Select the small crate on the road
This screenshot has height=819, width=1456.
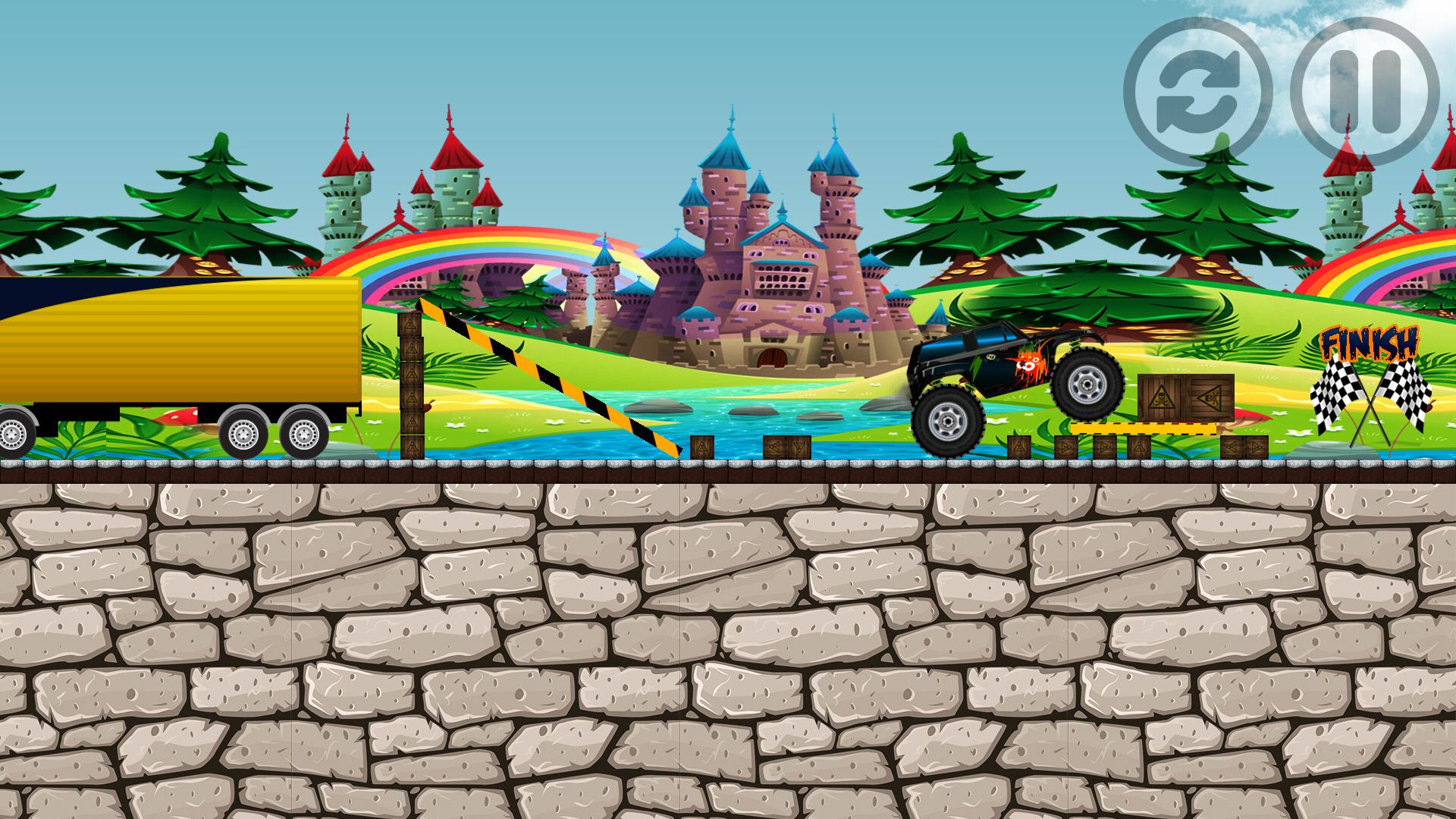701,447
